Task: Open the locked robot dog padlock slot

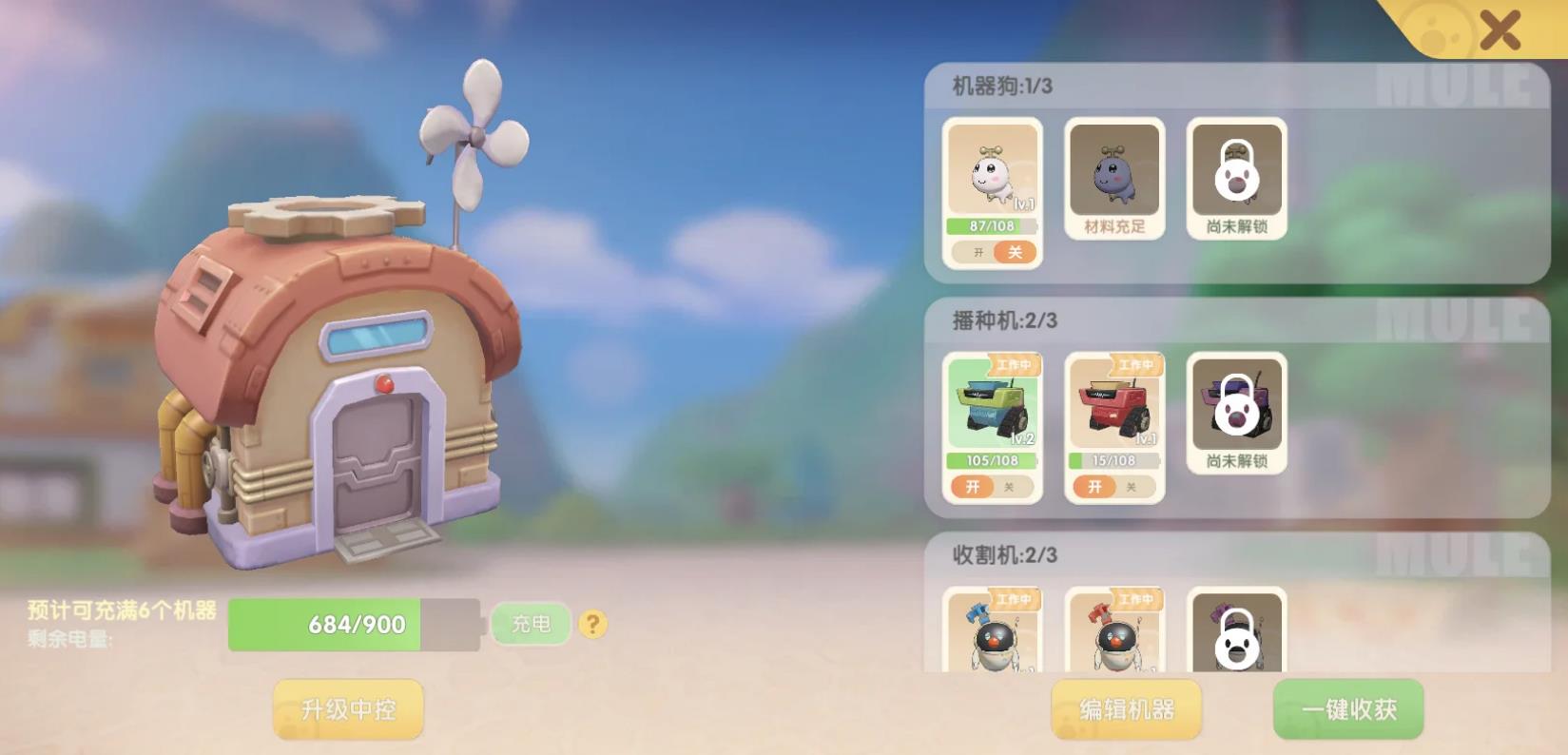Action: coord(1236,176)
